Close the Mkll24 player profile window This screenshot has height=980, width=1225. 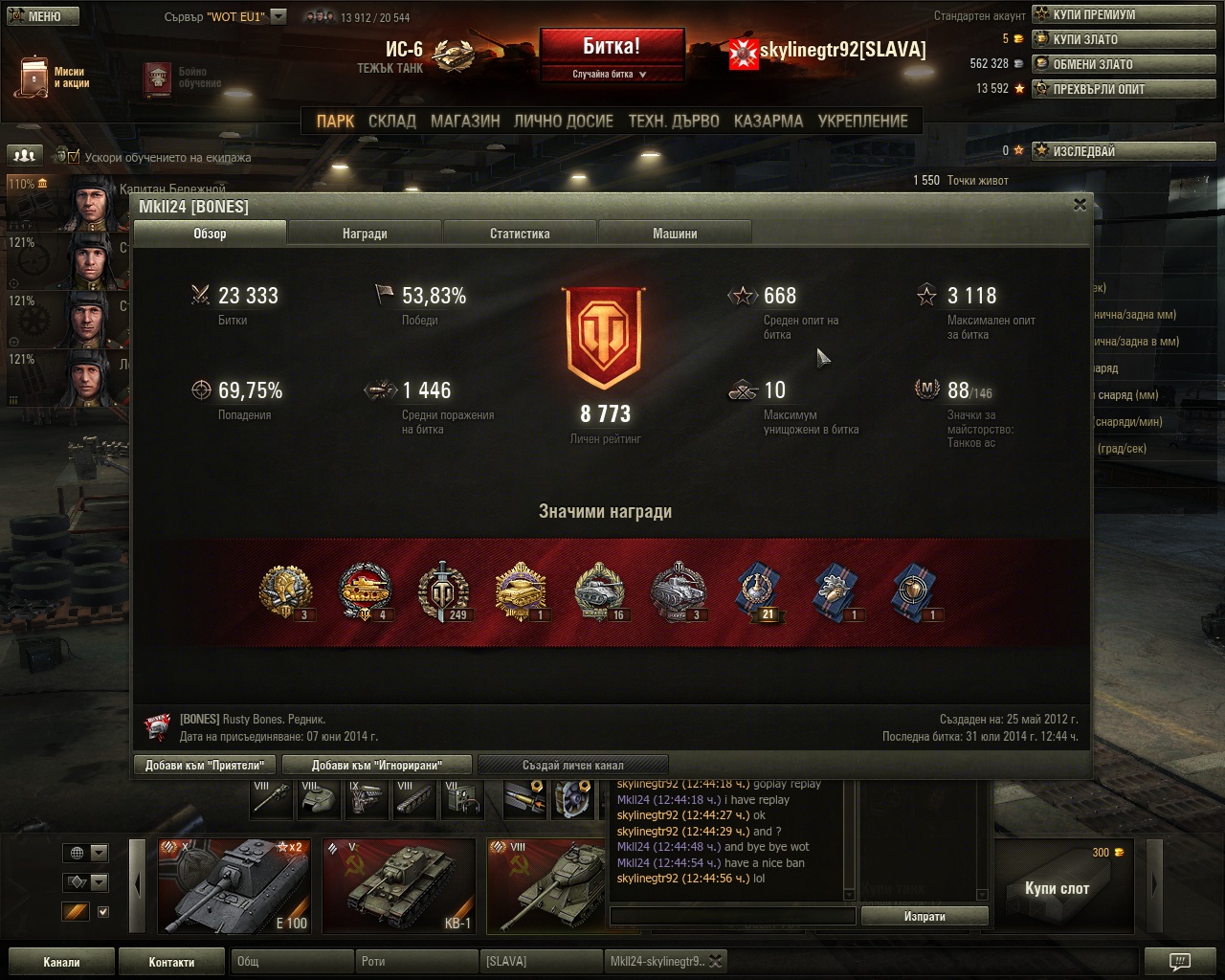(1080, 204)
